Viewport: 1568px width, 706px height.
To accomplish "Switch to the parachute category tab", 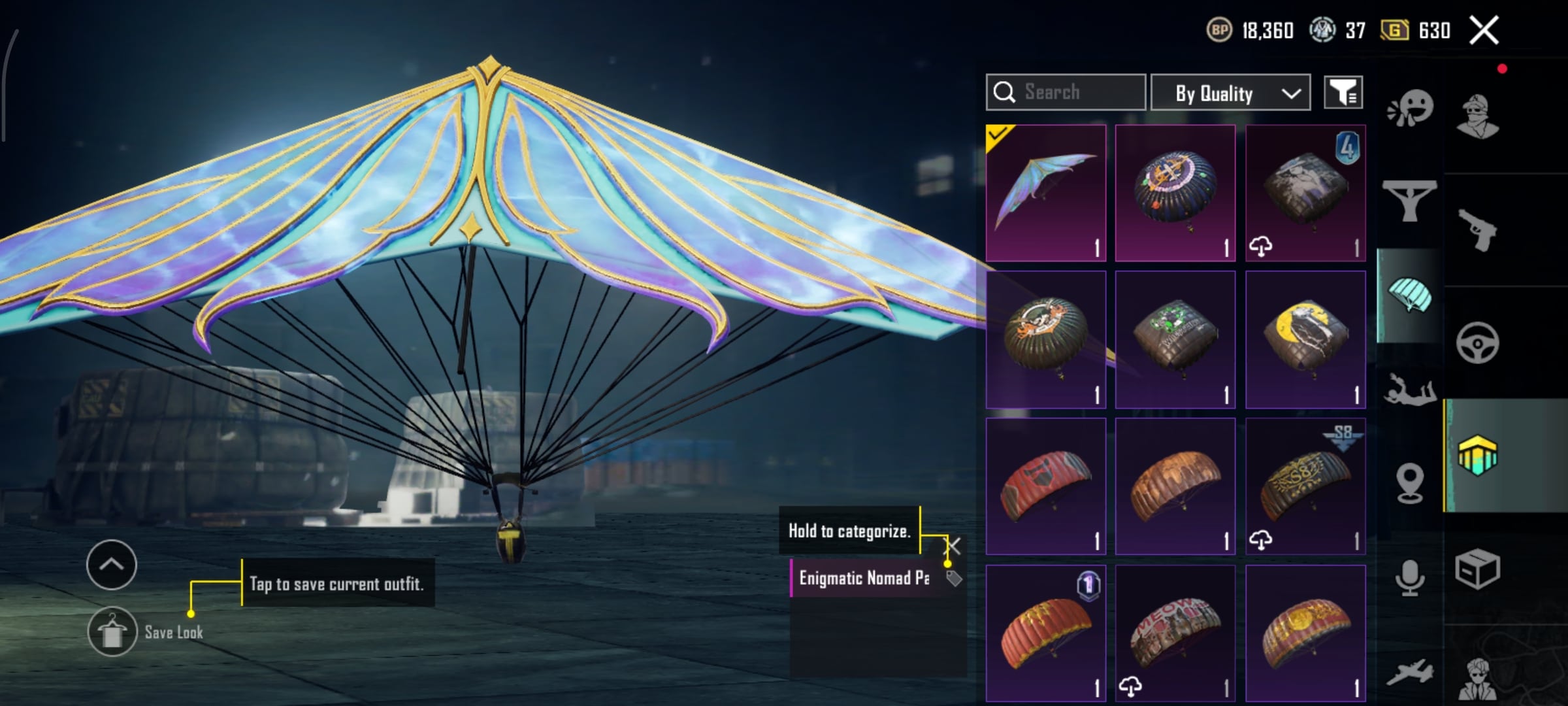I will [1409, 296].
